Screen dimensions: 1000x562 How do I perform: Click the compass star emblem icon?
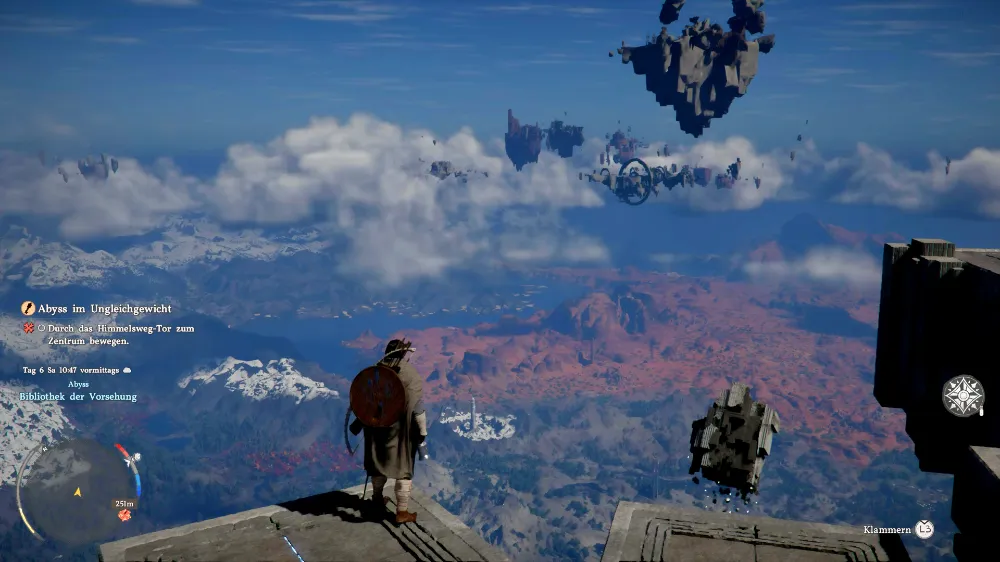tap(962, 396)
